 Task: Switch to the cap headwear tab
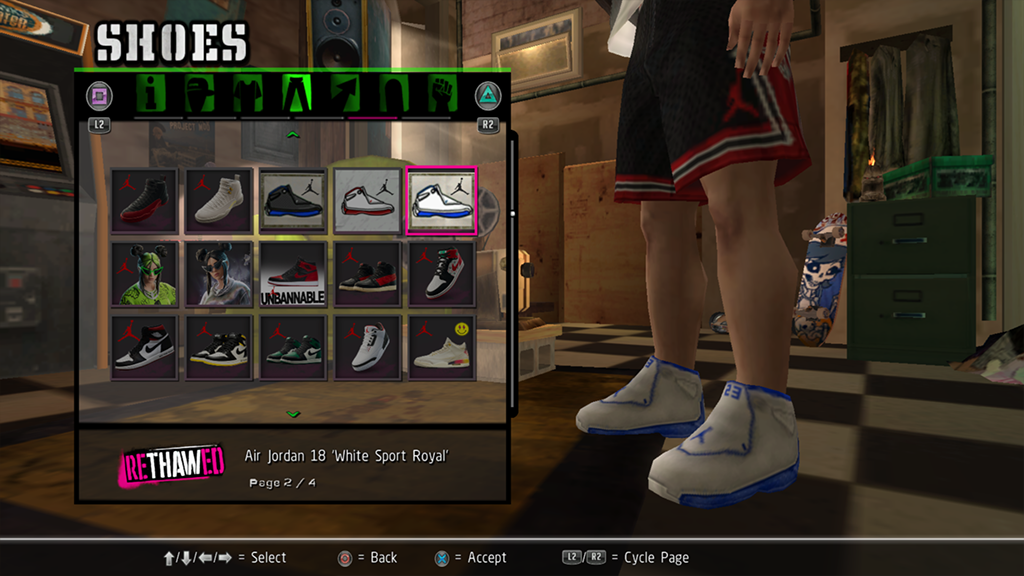[200, 95]
